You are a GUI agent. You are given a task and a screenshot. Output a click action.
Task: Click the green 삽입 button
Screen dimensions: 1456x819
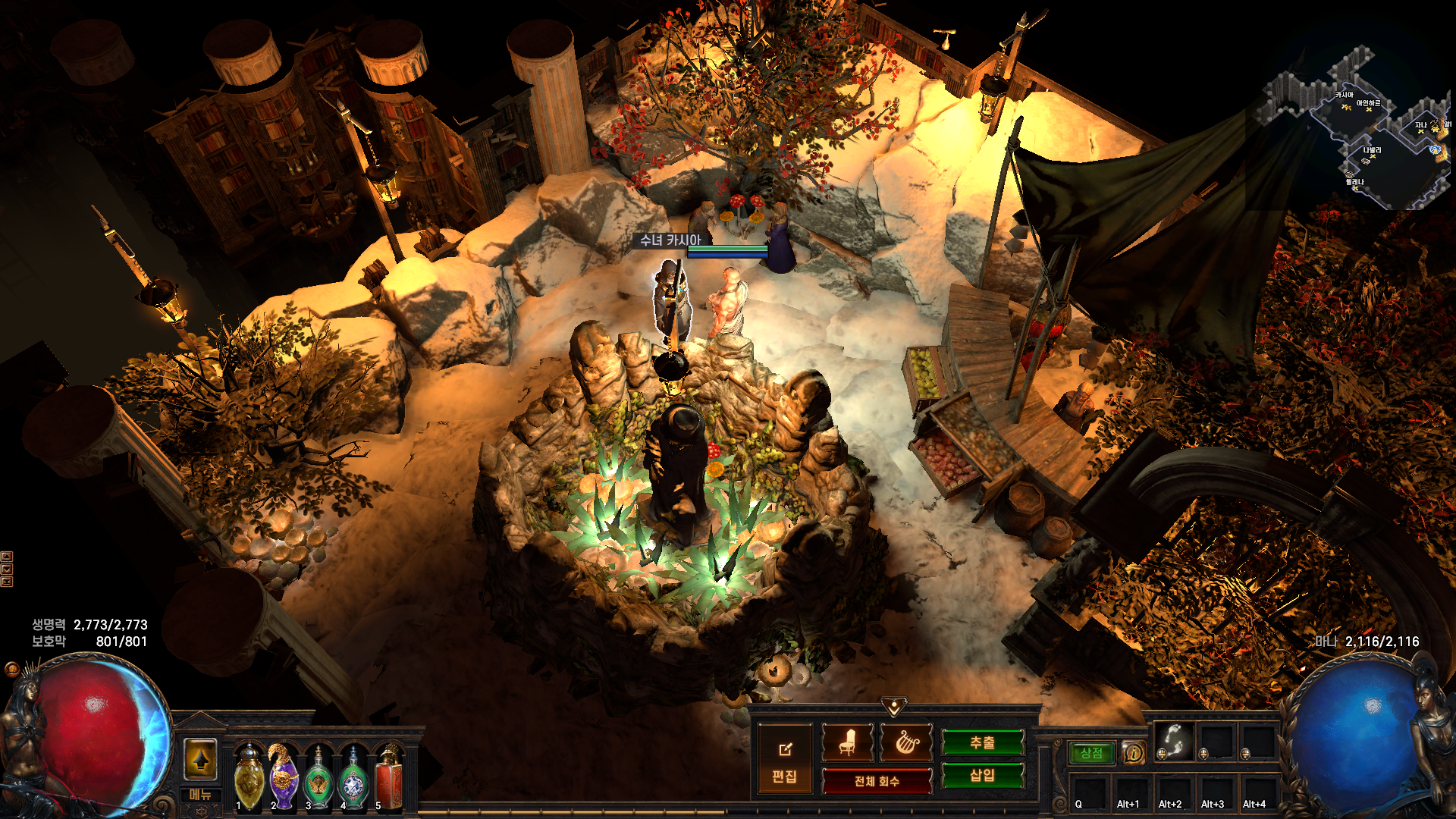[x=982, y=775]
